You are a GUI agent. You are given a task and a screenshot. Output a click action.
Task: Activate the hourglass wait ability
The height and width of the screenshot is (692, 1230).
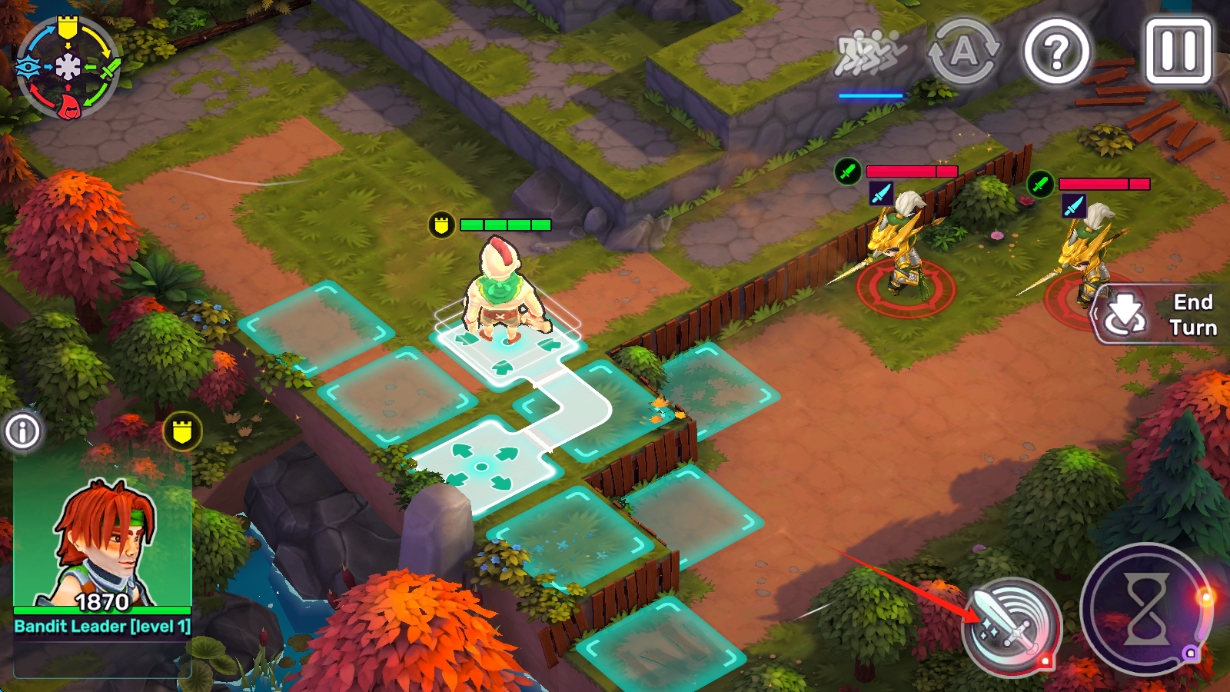pyautogui.click(x=1146, y=610)
